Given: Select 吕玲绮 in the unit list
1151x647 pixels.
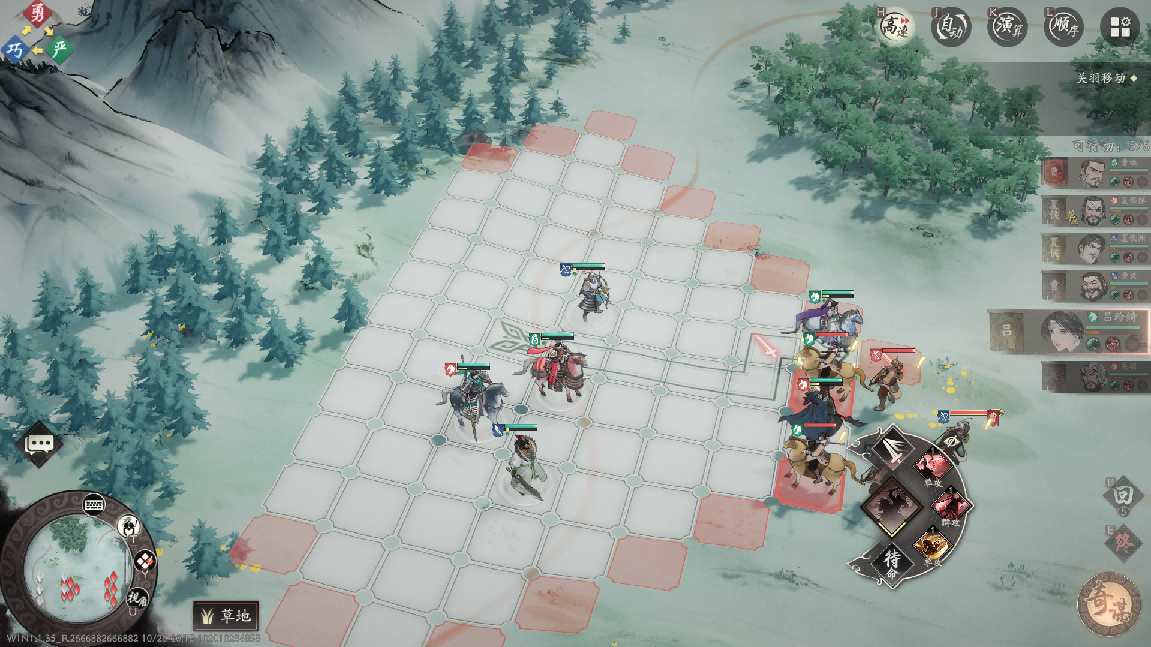Looking at the screenshot, I should tap(1068, 330).
